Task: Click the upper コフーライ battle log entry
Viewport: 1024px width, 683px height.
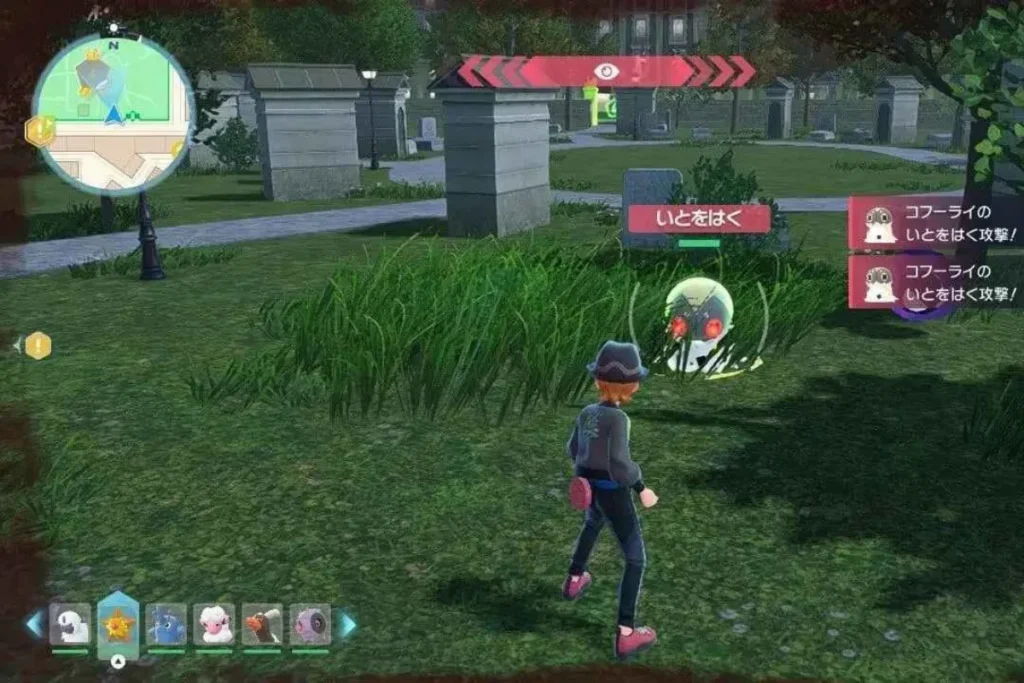Action: point(935,223)
